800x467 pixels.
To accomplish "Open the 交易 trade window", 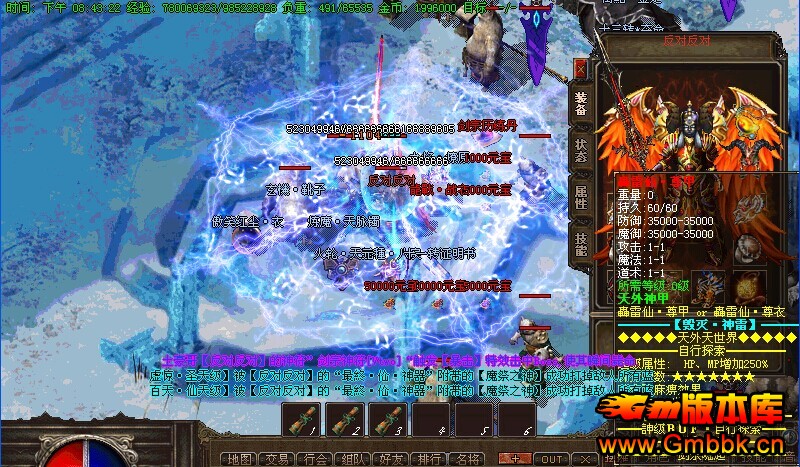I will pyautogui.click(x=275, y=459).
